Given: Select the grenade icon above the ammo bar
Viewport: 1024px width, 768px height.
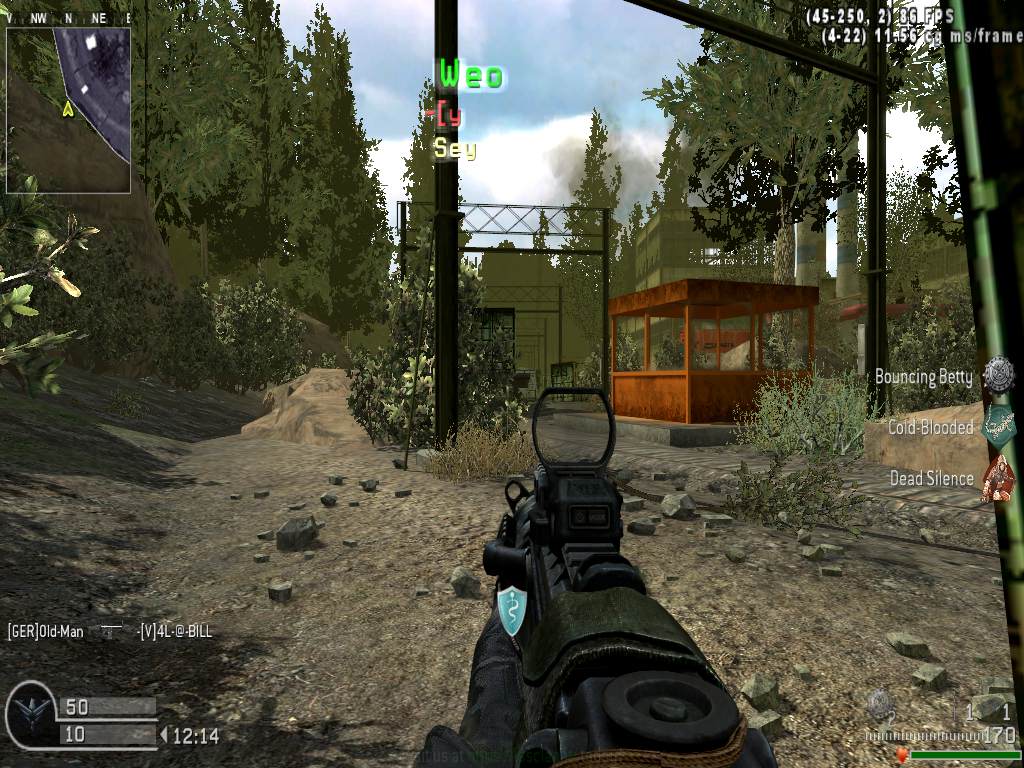Looking at the screenshot, I should pos(879,703).
